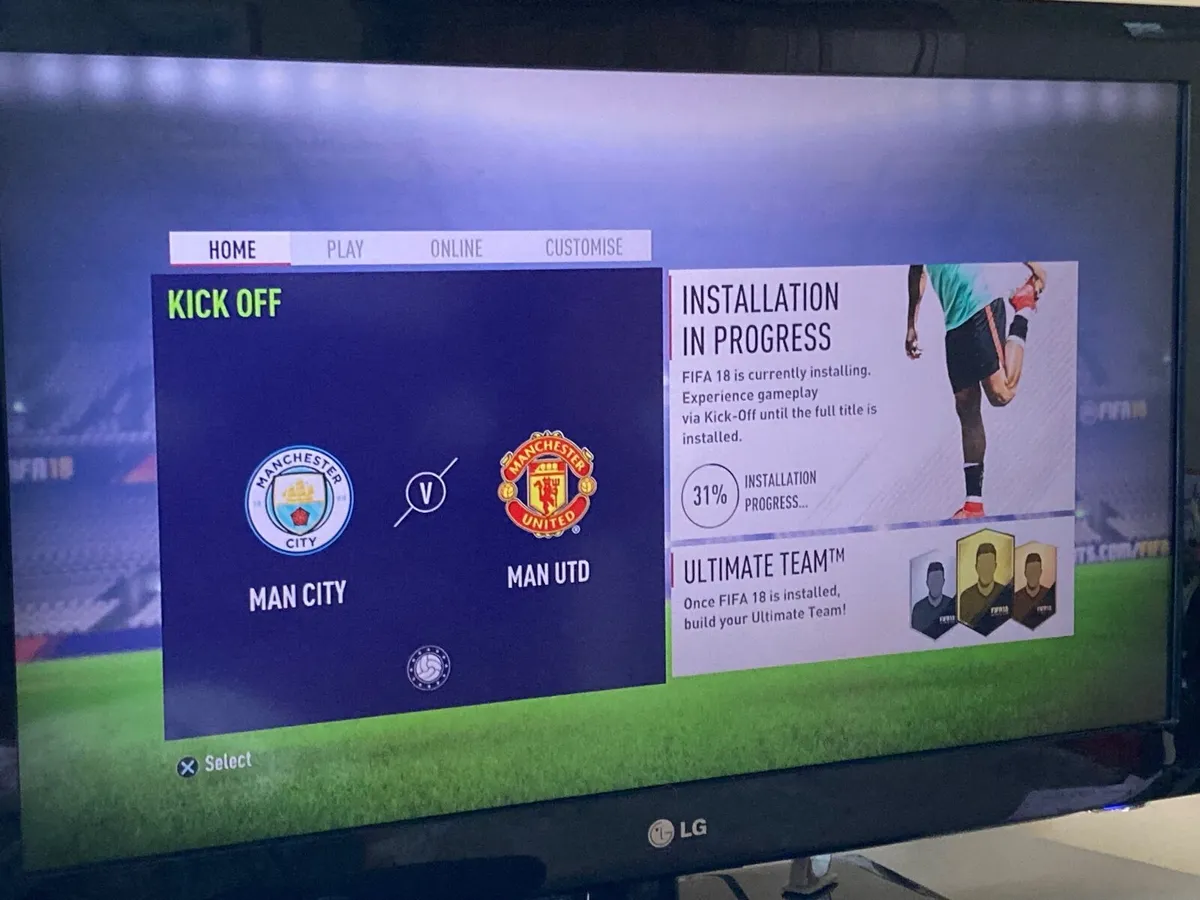
Task: Switch to the HOME tab
Action: click(x=231, y=250)
